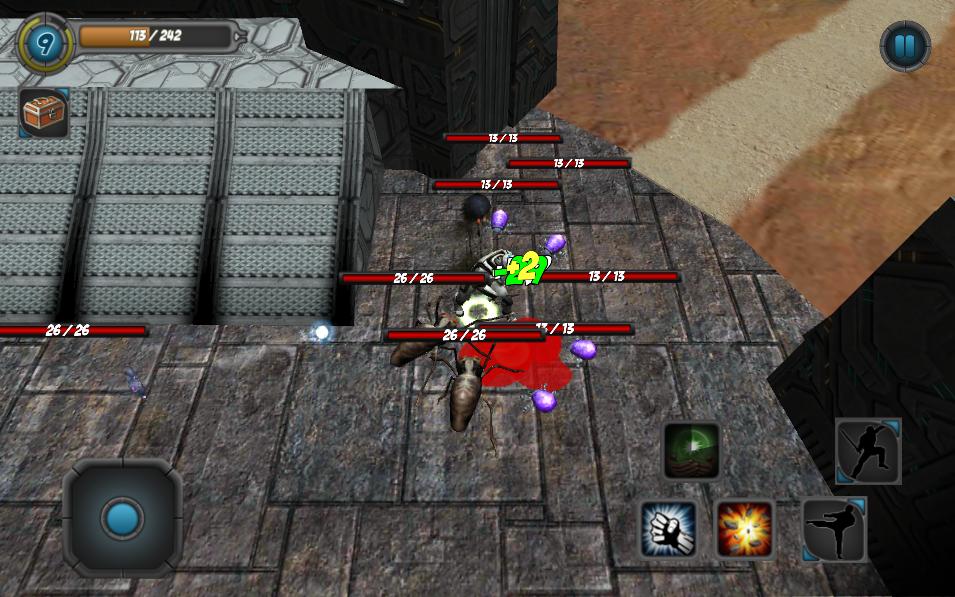Click the virtual joystick pad
955x597 pixels.
point(123,518)
